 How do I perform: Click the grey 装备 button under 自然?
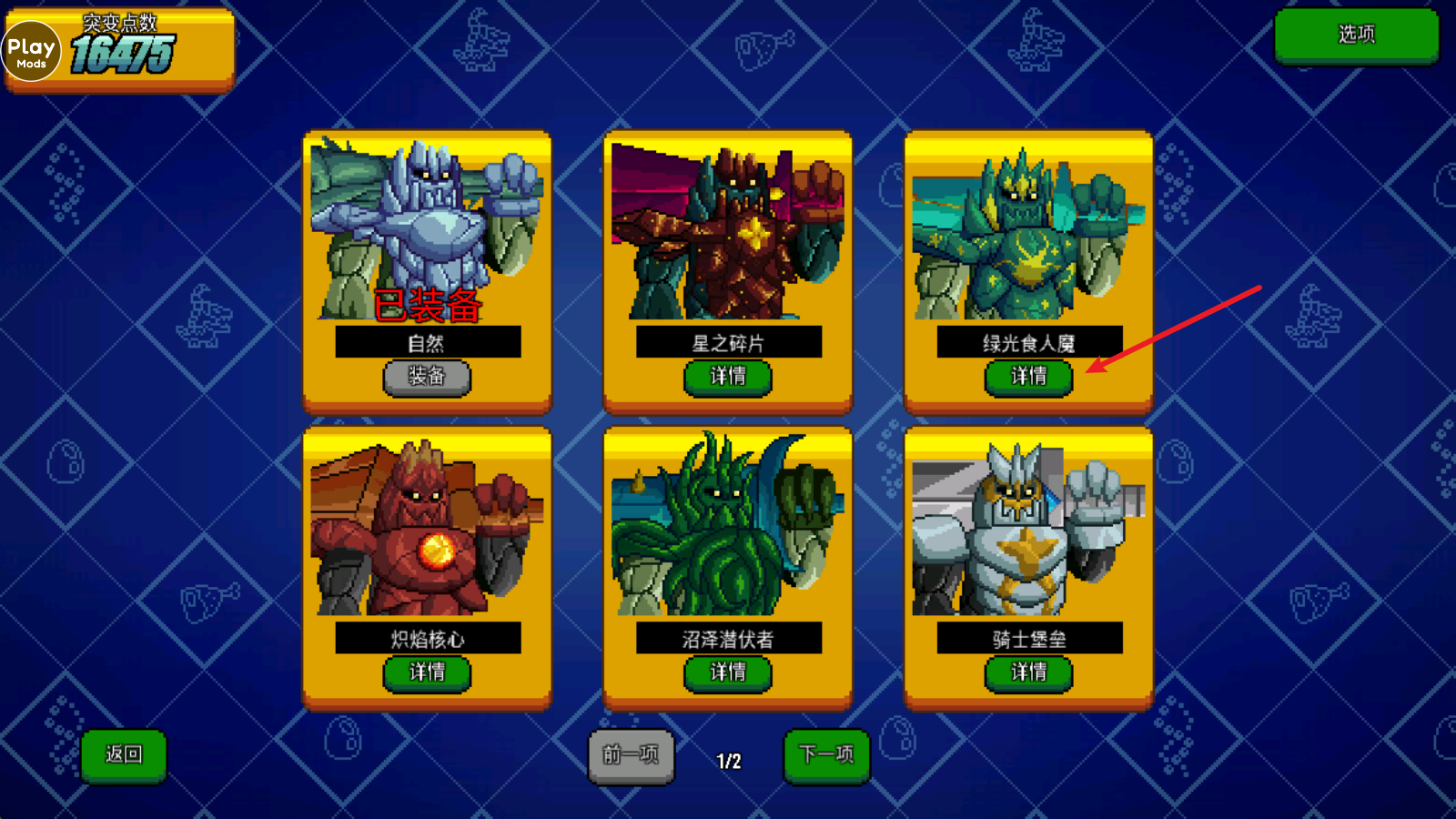[x=427, y=376]
